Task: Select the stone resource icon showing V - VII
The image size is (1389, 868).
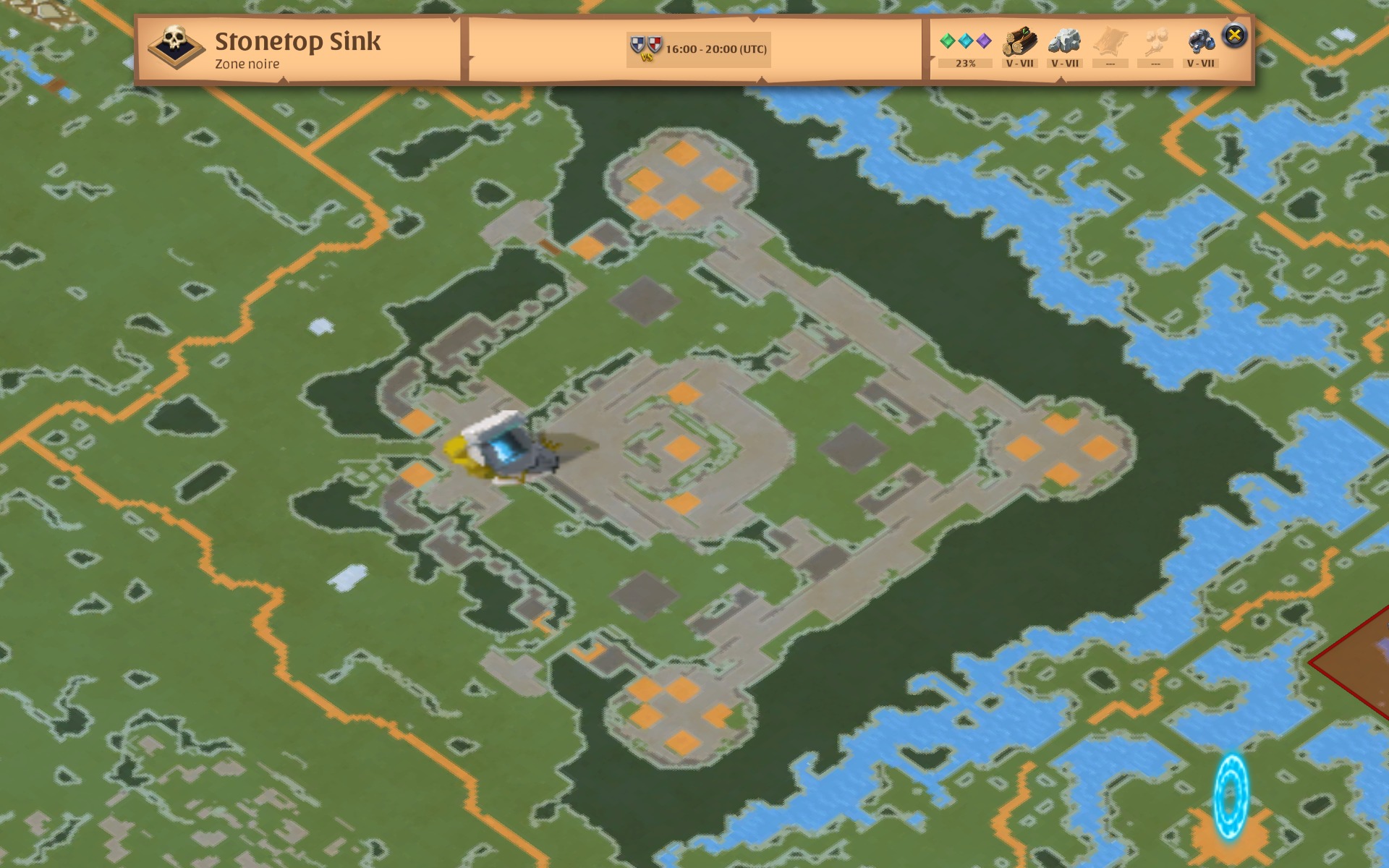Action: [x=1066, y=41]
